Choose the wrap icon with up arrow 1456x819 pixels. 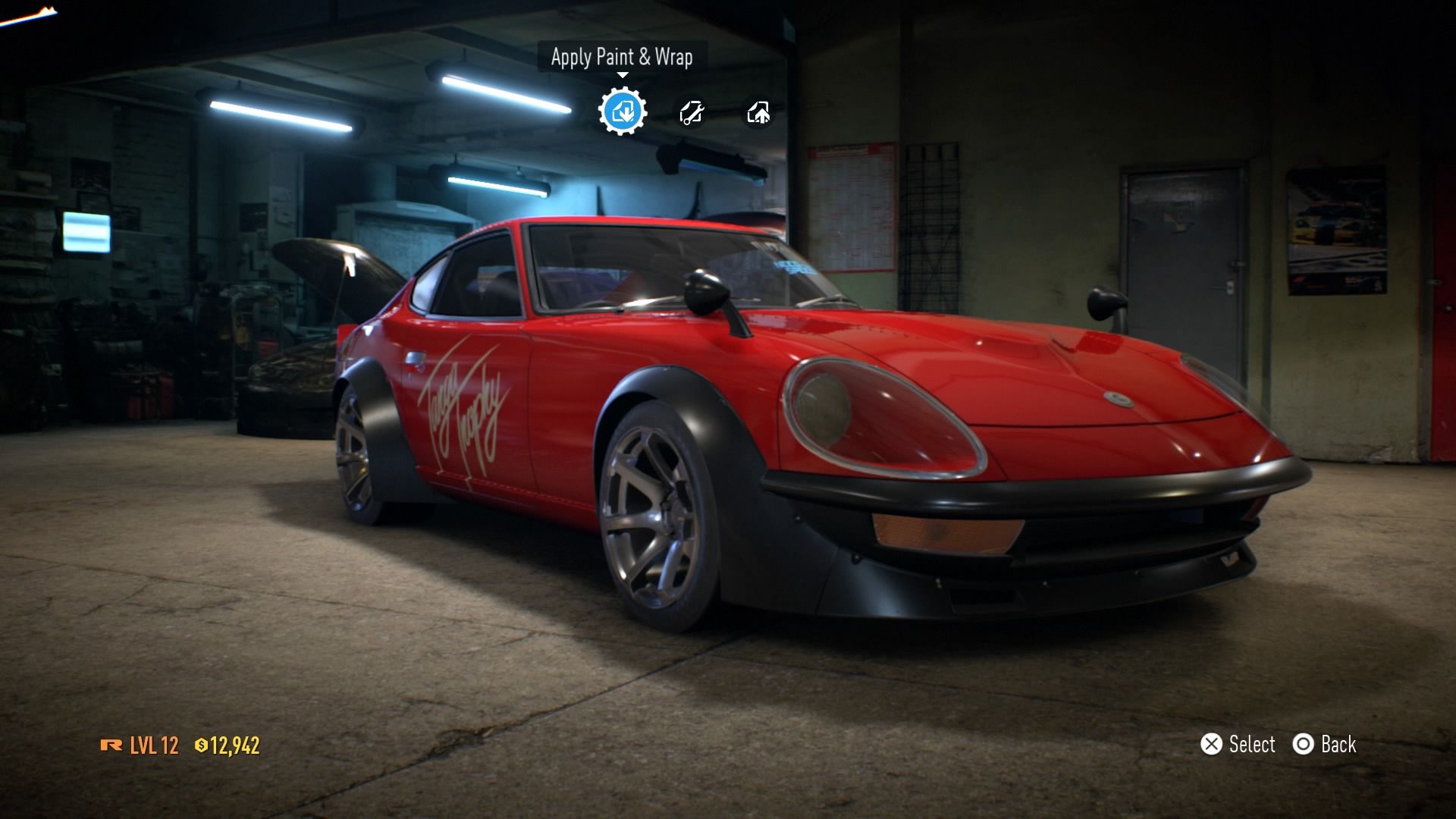758,113
